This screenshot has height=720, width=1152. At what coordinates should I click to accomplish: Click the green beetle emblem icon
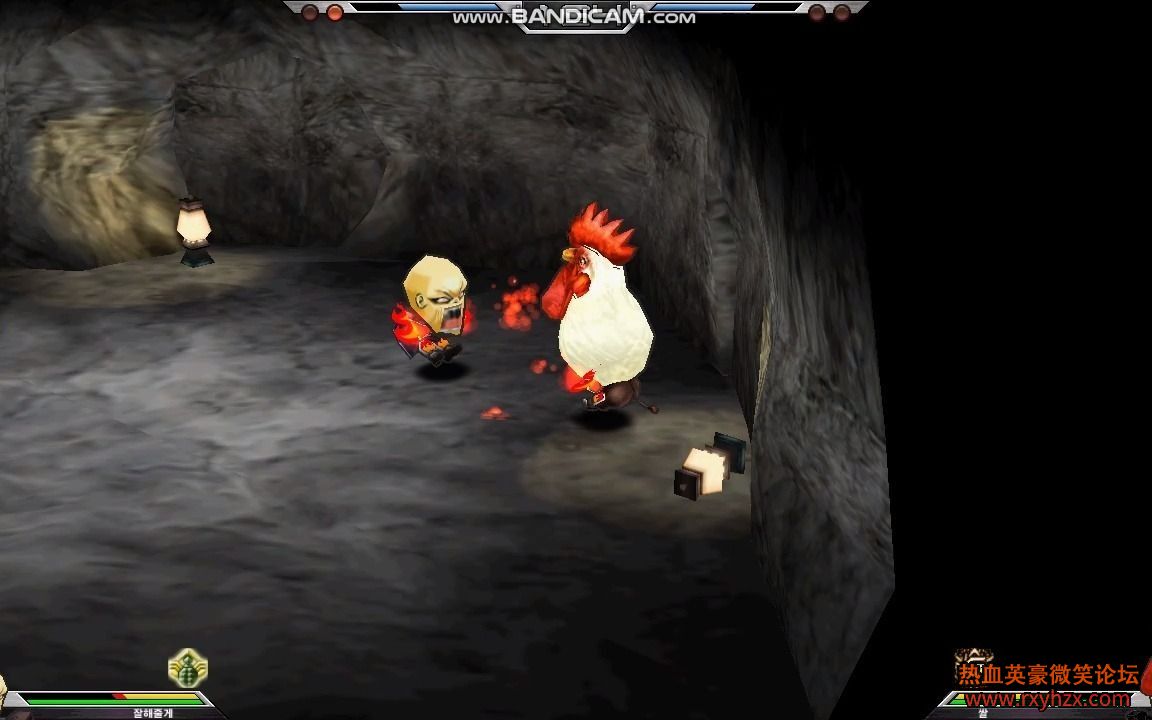pyautogui.click(x=187, y=668)
